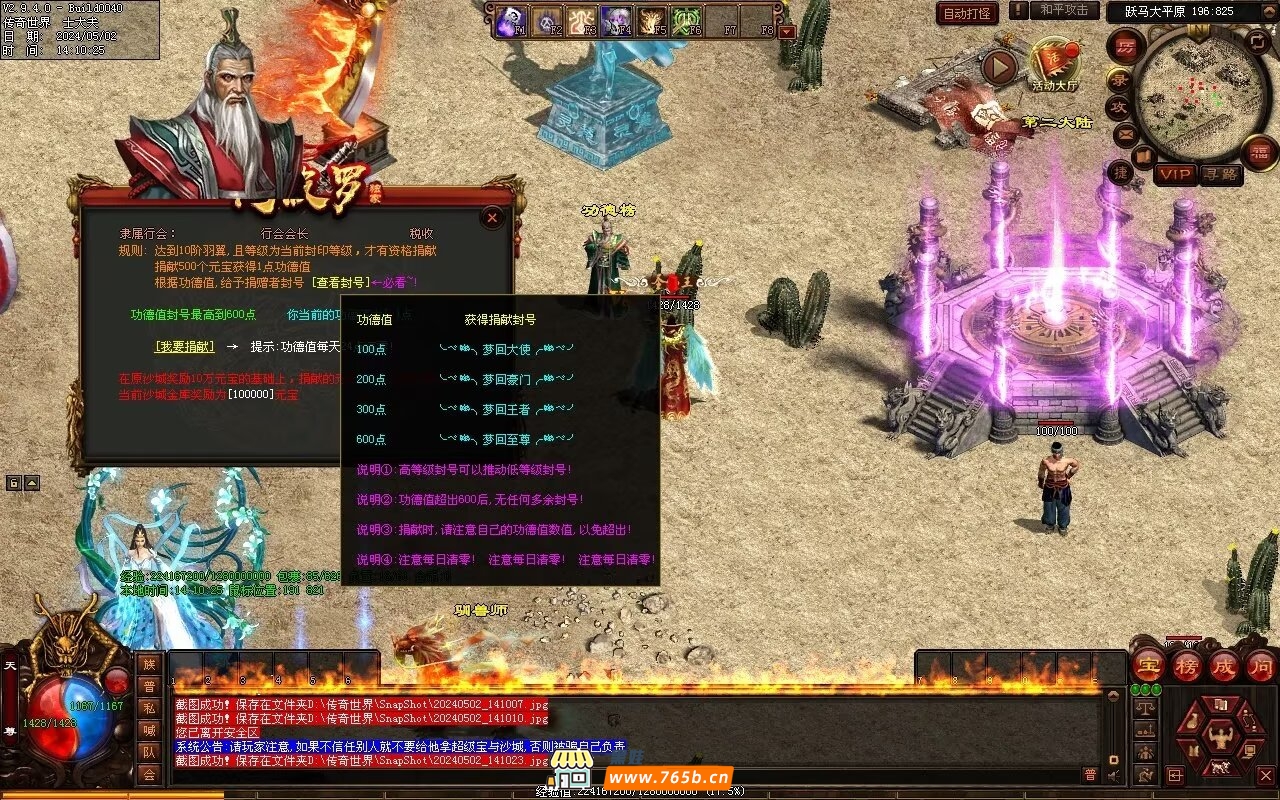Close the donation dialog with the X
This screenshot has height=800, width=1280.
tap(492, 217)
